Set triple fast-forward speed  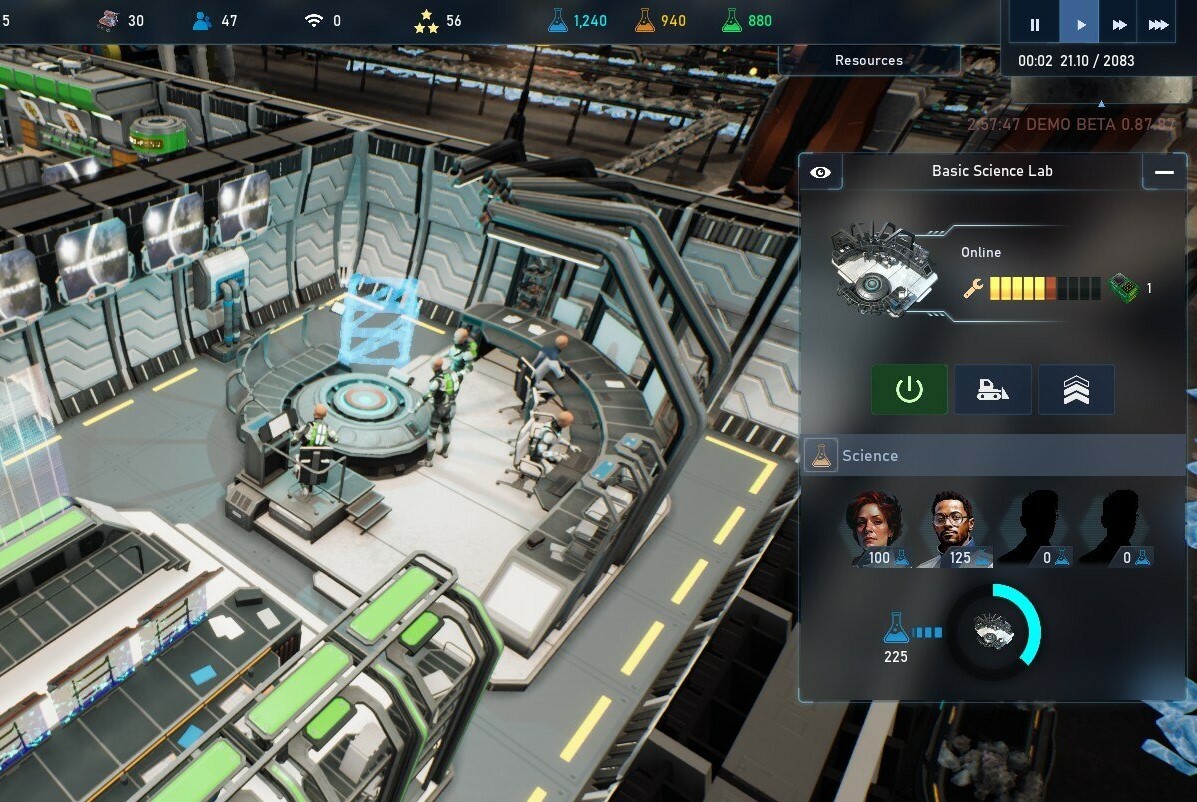[x=1158, y=25]
